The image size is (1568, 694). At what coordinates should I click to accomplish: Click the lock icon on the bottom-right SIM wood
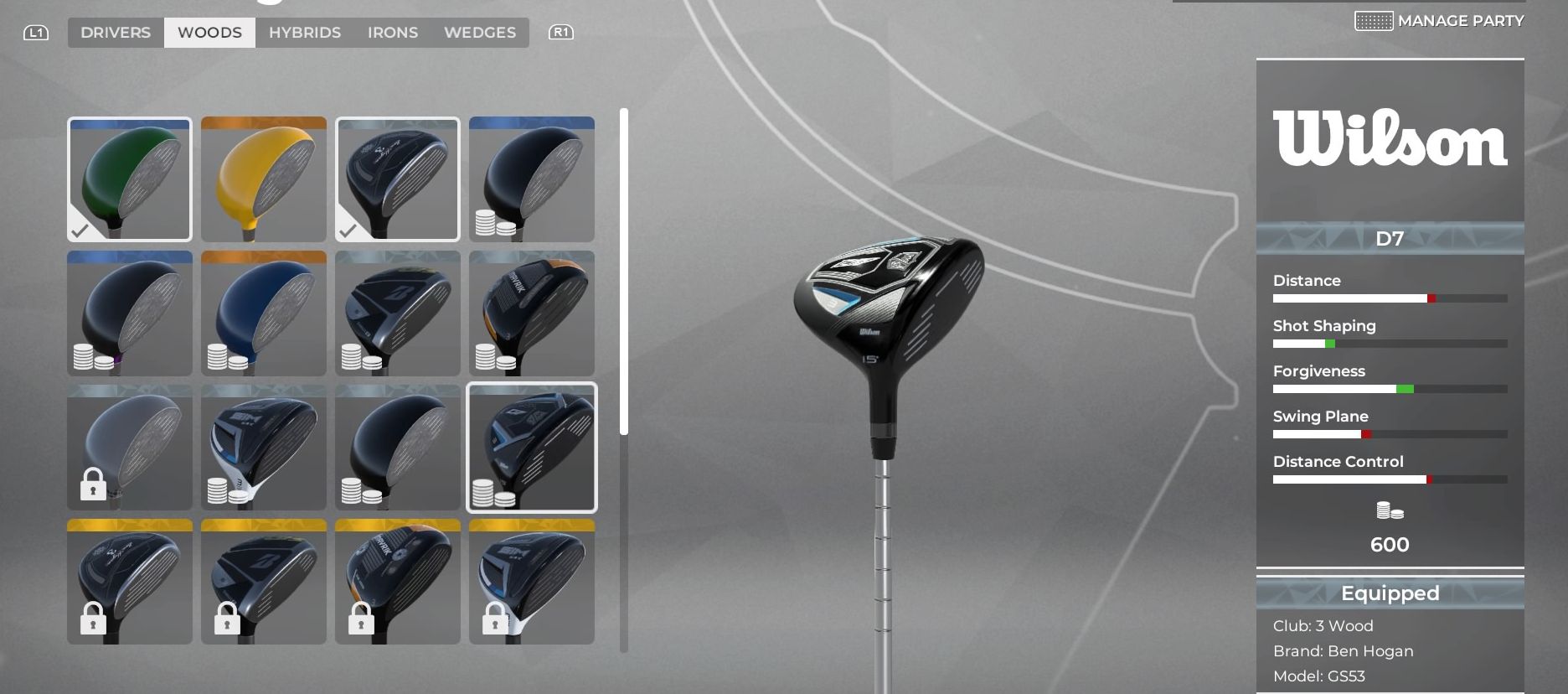(496, 621)
